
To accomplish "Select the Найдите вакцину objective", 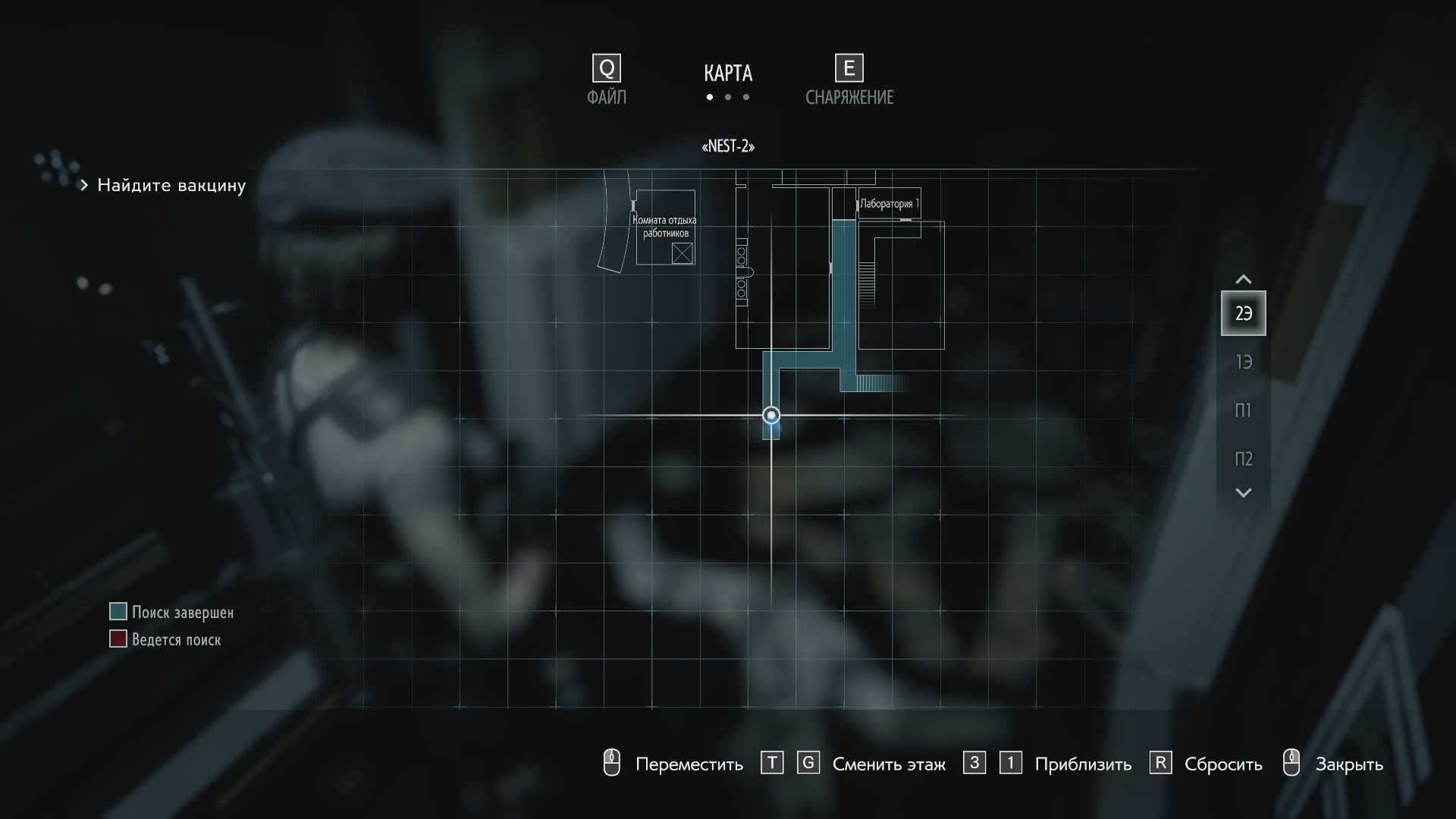I will click(171, 185).
